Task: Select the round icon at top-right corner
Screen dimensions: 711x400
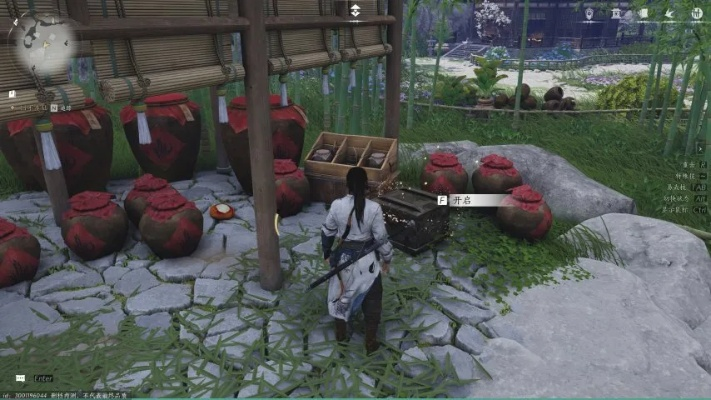Action: (x=695, y=14)
